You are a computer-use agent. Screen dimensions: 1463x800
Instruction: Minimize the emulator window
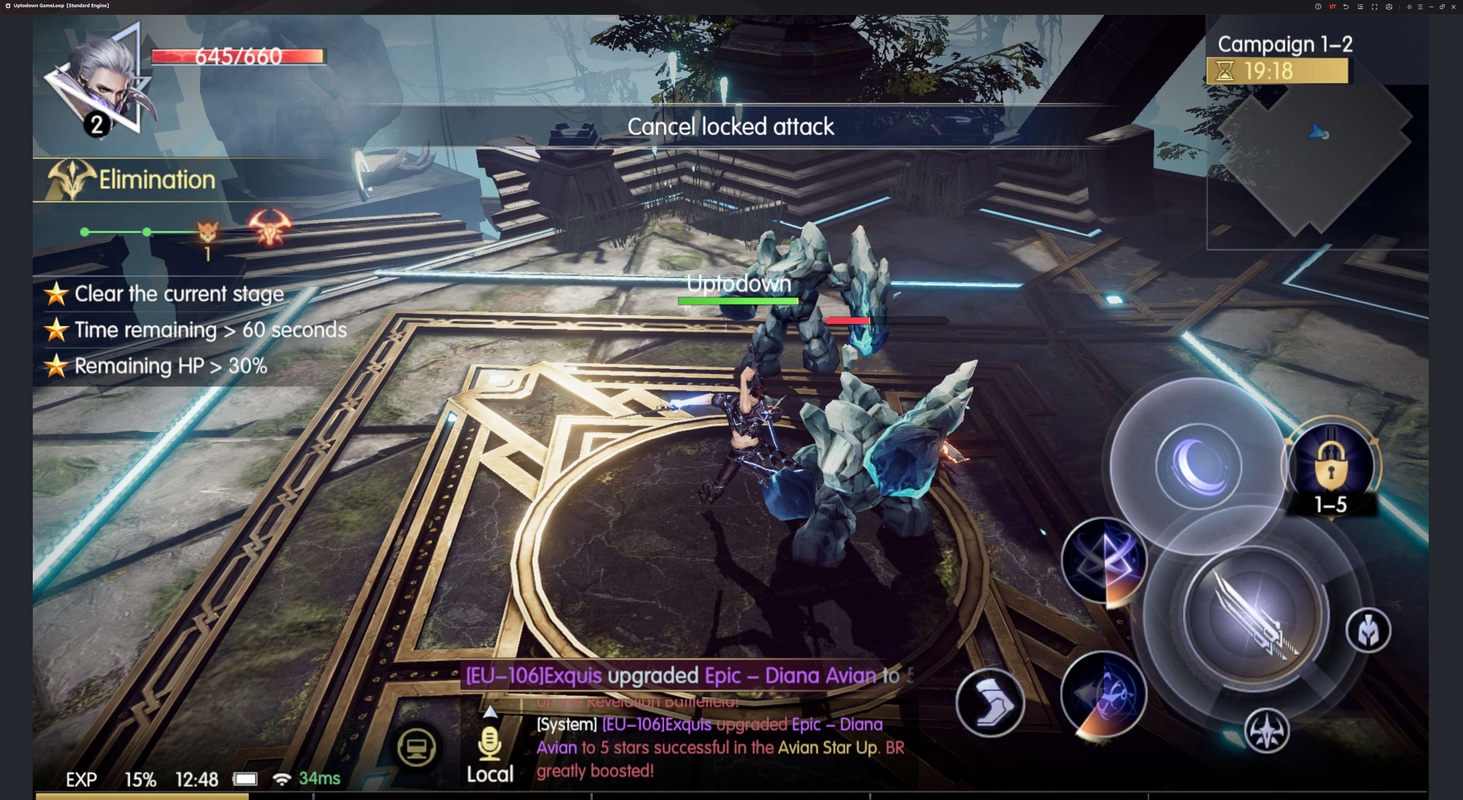1431,6
